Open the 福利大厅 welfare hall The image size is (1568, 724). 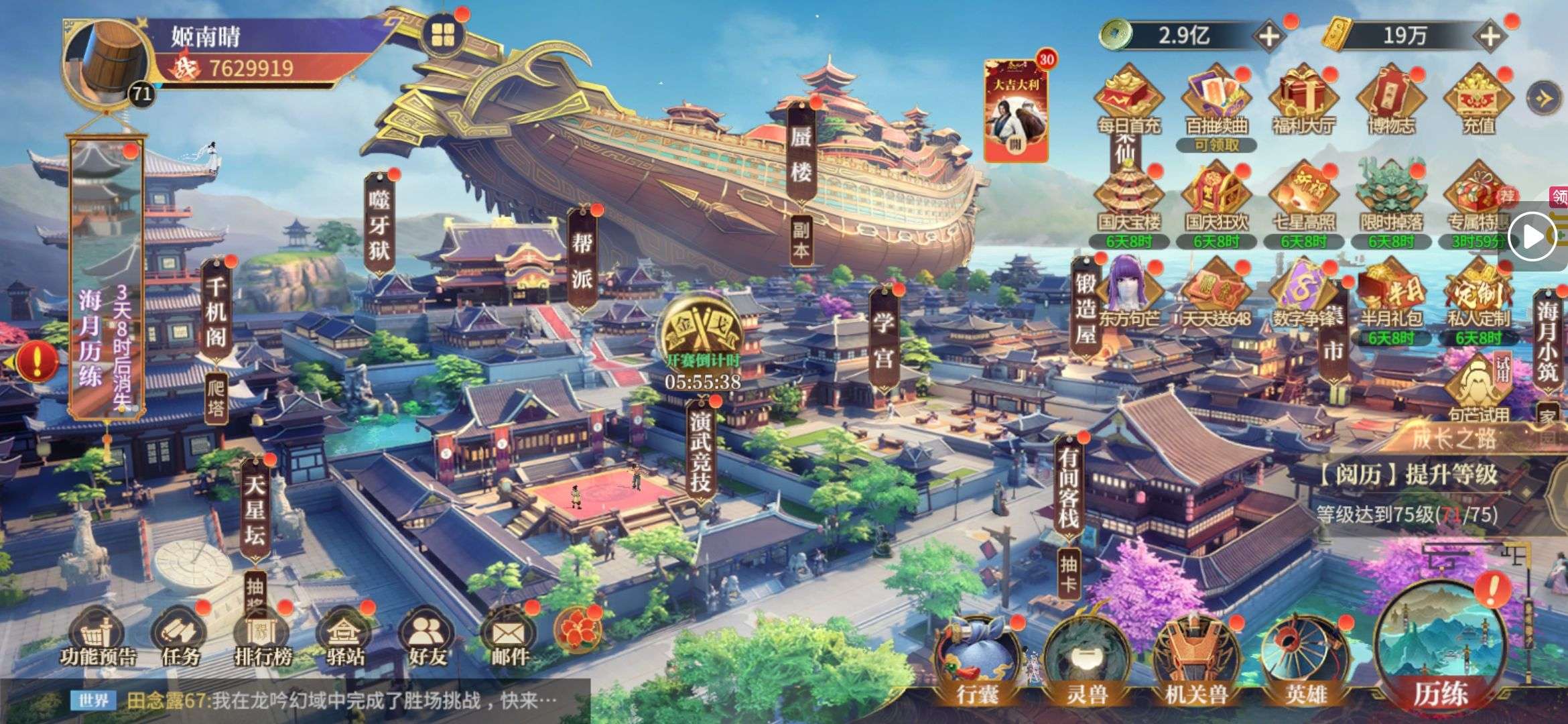click(x=1303, y=101)
